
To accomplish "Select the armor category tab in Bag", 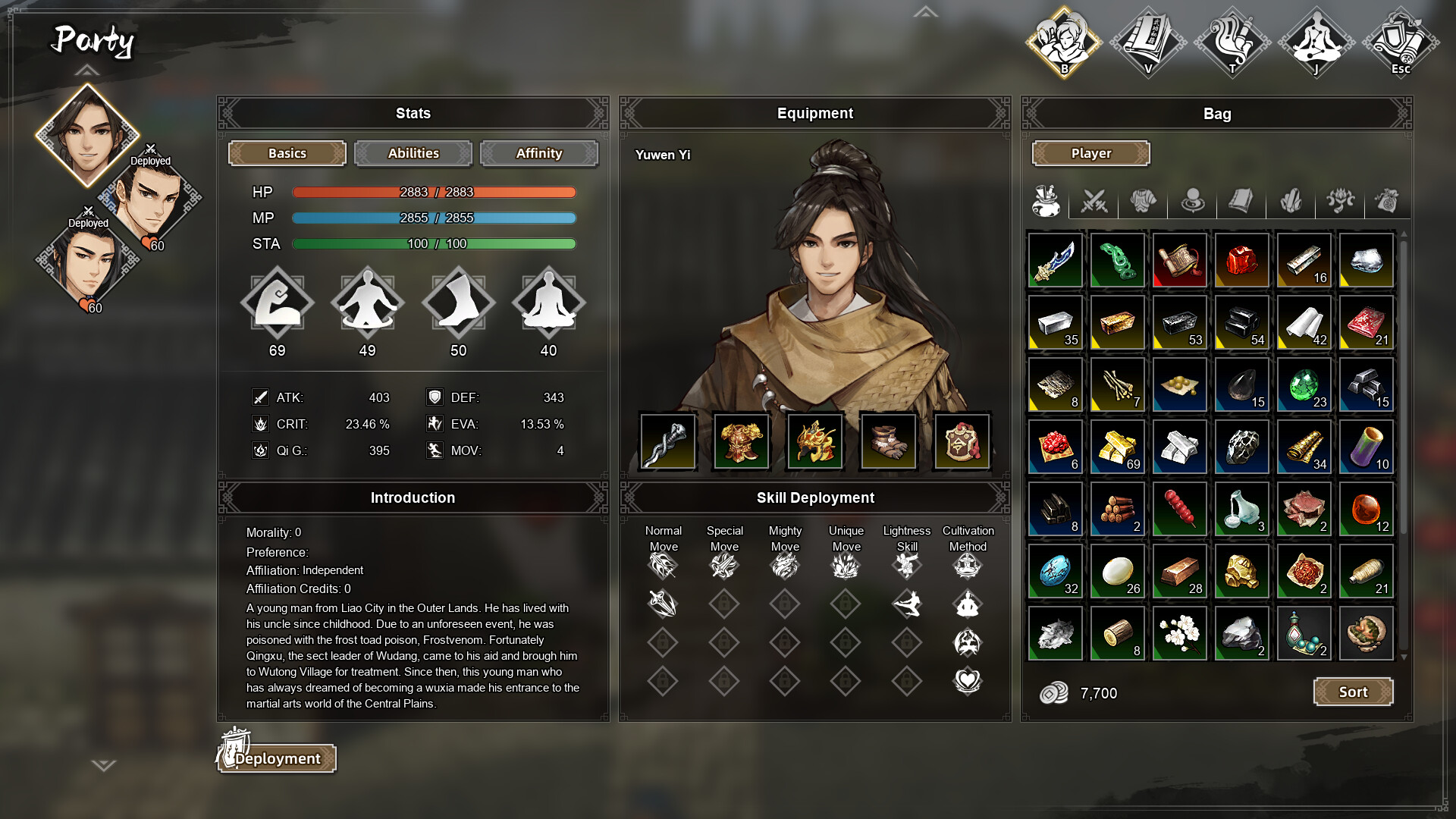I will tap(1143, 199).
